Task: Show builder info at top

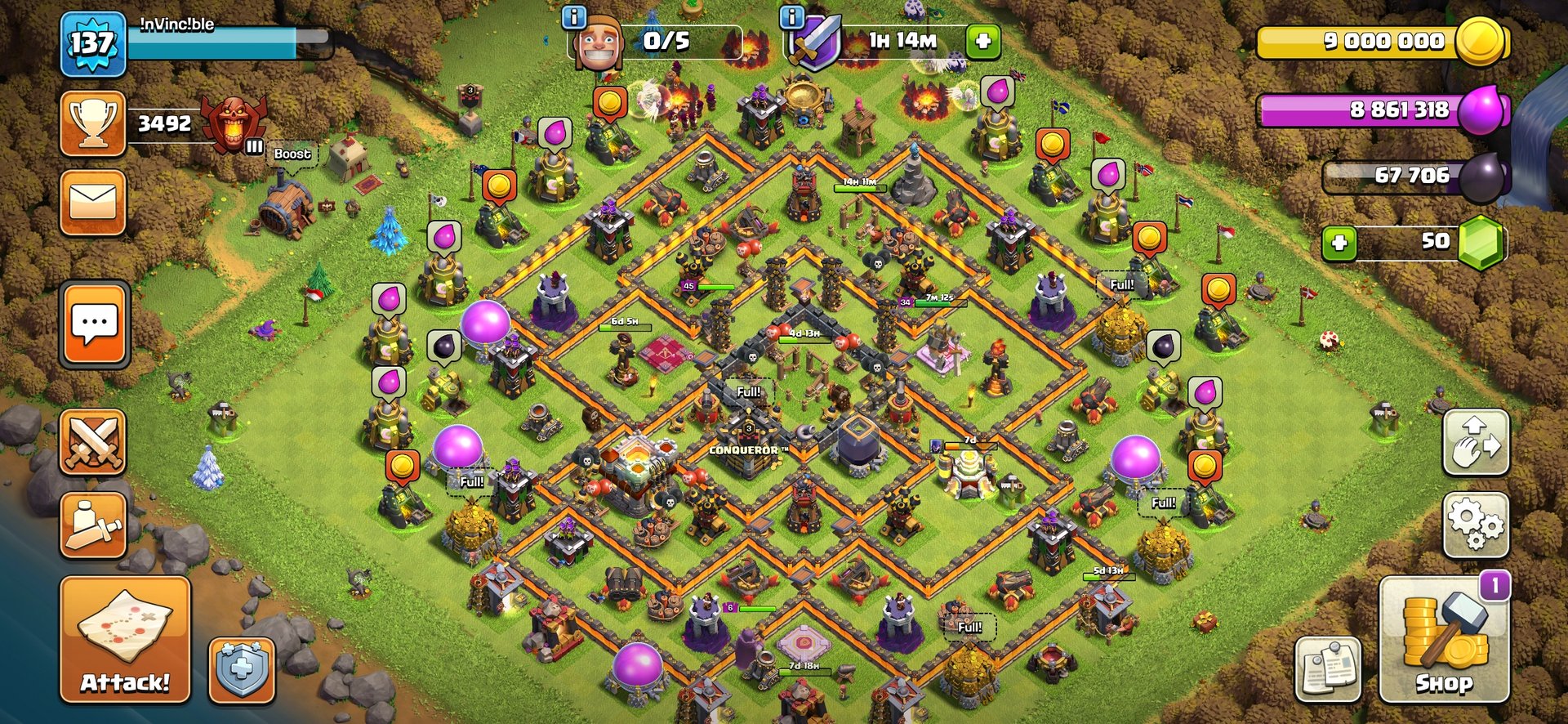Action: (575, 16)
